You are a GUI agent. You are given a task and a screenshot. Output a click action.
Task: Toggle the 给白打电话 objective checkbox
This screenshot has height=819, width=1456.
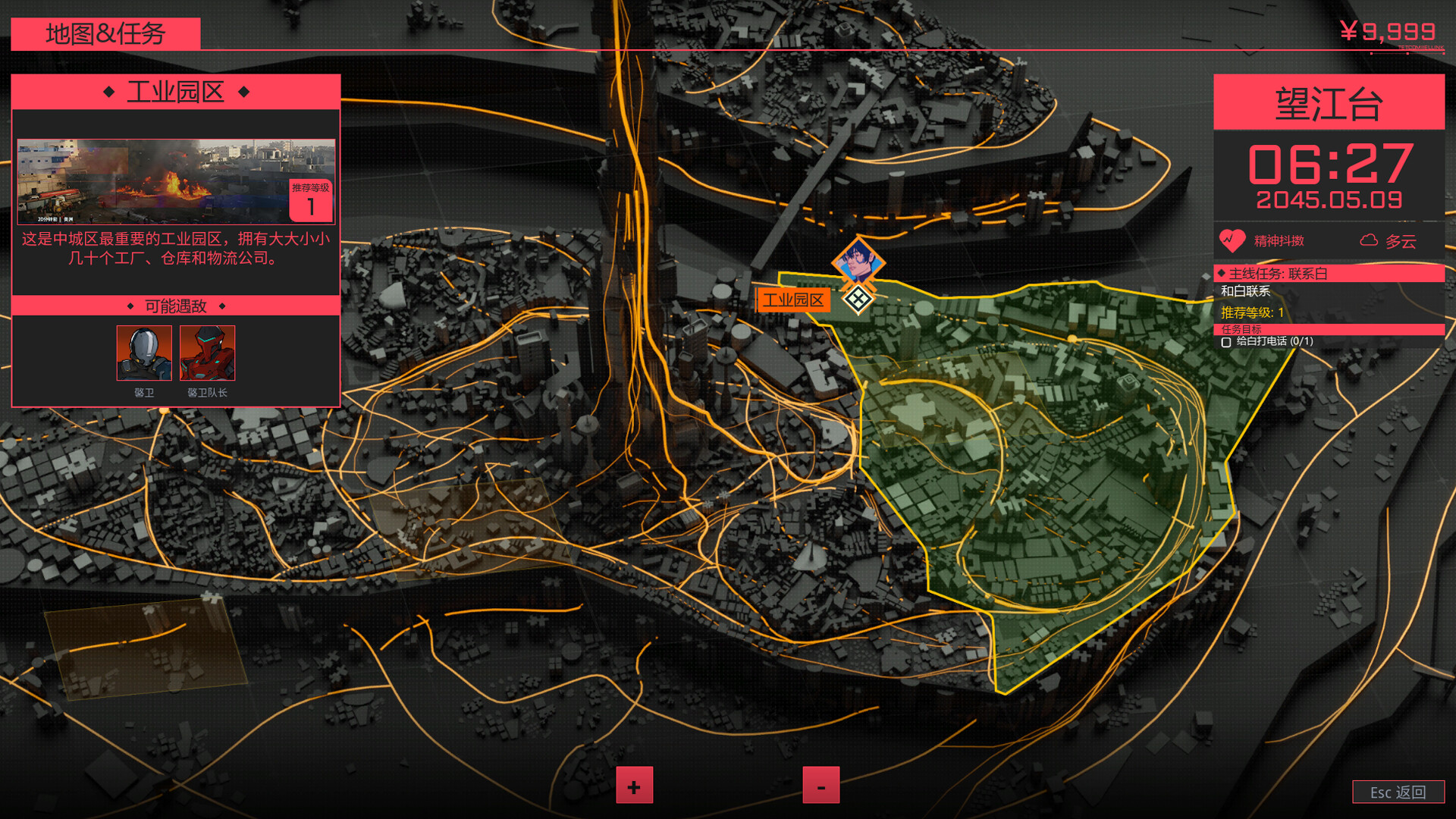1226,342
